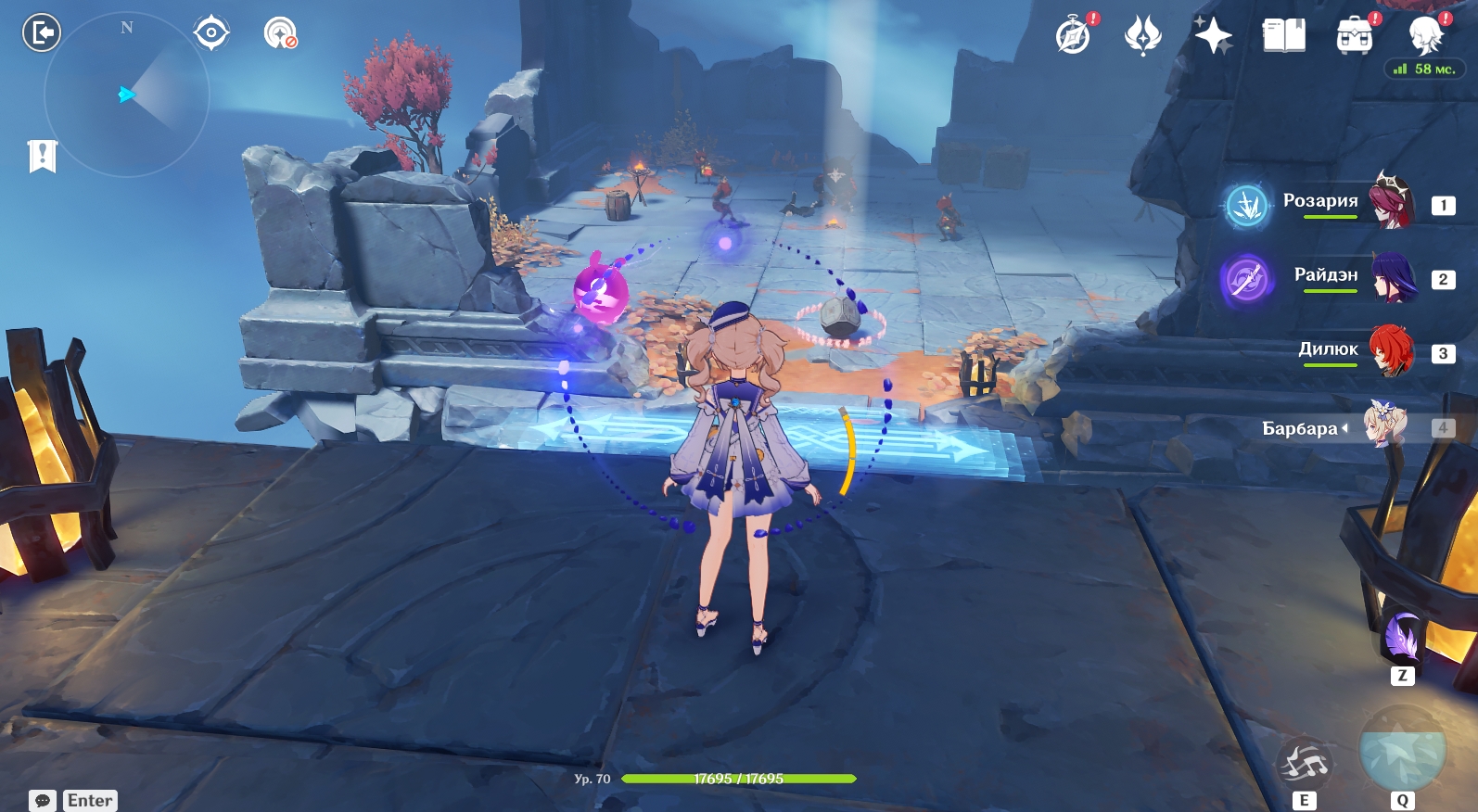The height and width of the screenshot is (812, 1478).
Task: Open the inventory backpack
Action: [x=1354, y=35]
